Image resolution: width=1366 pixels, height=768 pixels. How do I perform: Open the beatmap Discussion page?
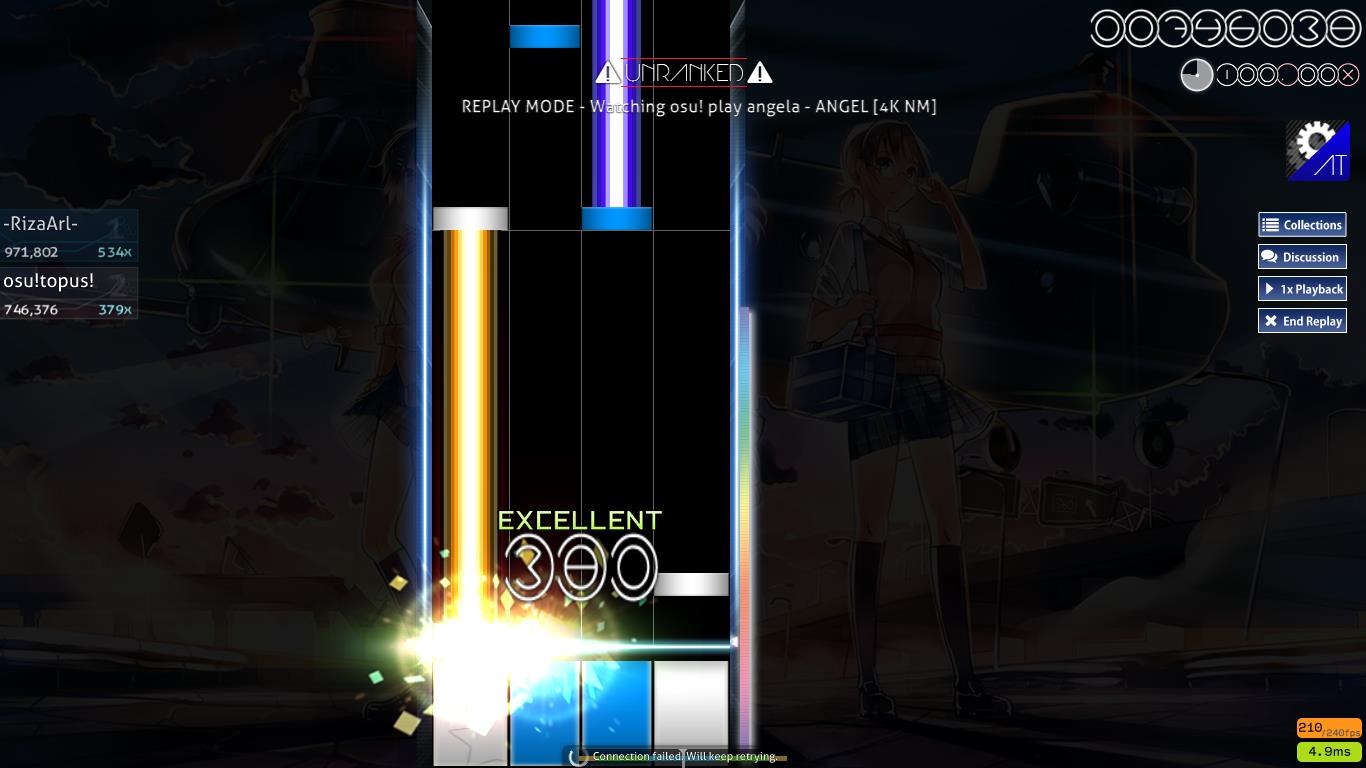[x=1302, y=257]
